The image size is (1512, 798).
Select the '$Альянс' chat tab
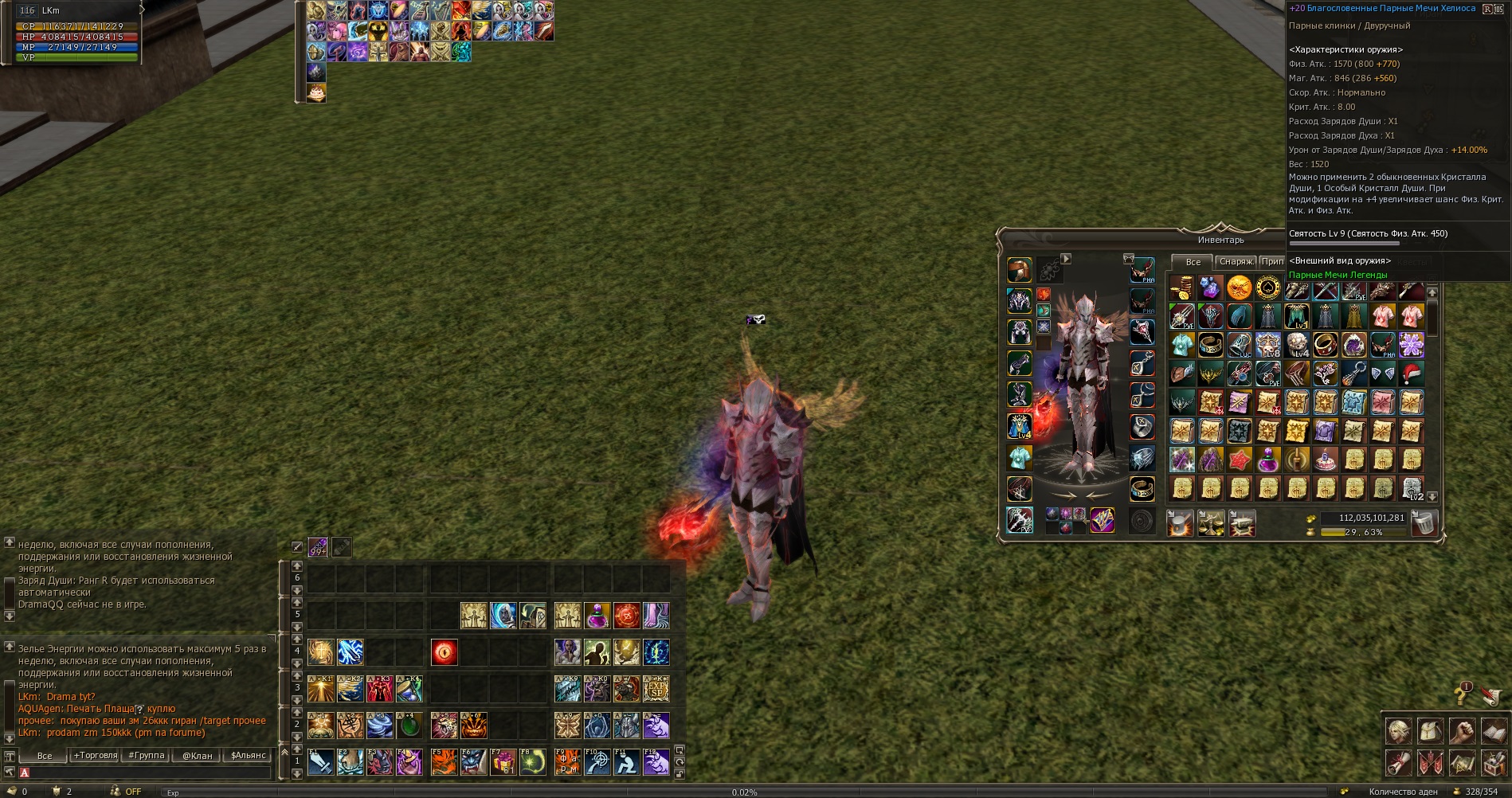point(248,756)
